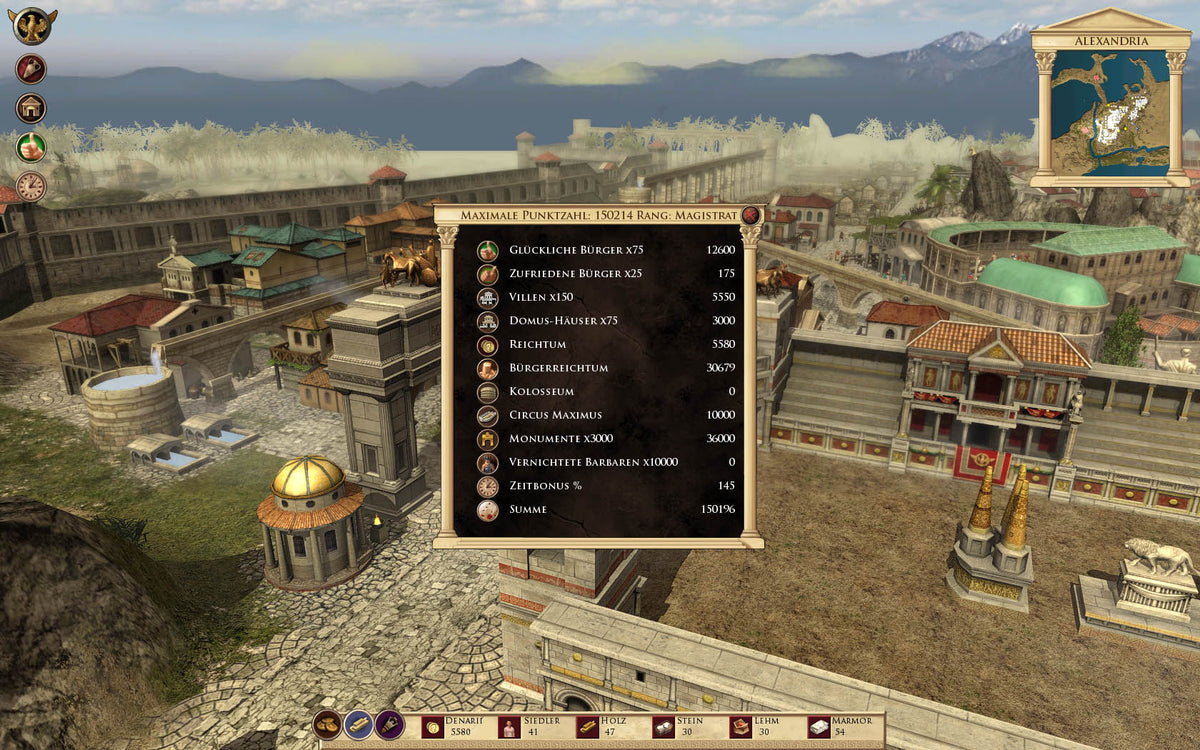Click the clock time icon
The image size is (1200, 750).
pos(31,186)
